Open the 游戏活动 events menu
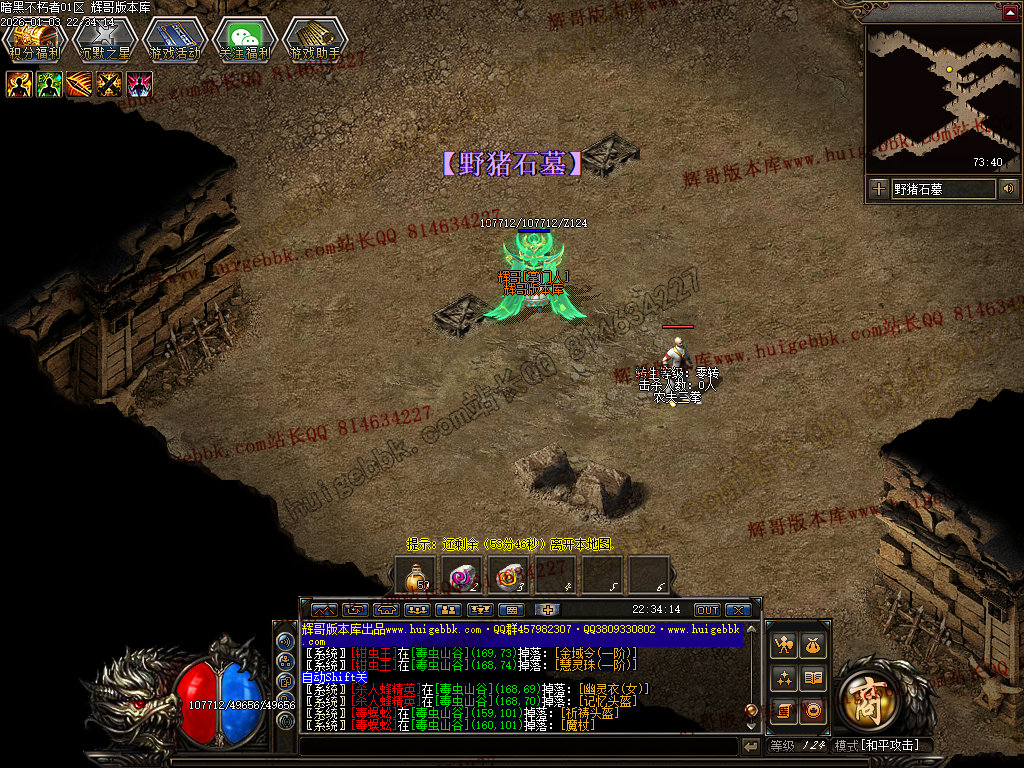The width and height of the screenshot is (1024, 768). pos(174,42)
